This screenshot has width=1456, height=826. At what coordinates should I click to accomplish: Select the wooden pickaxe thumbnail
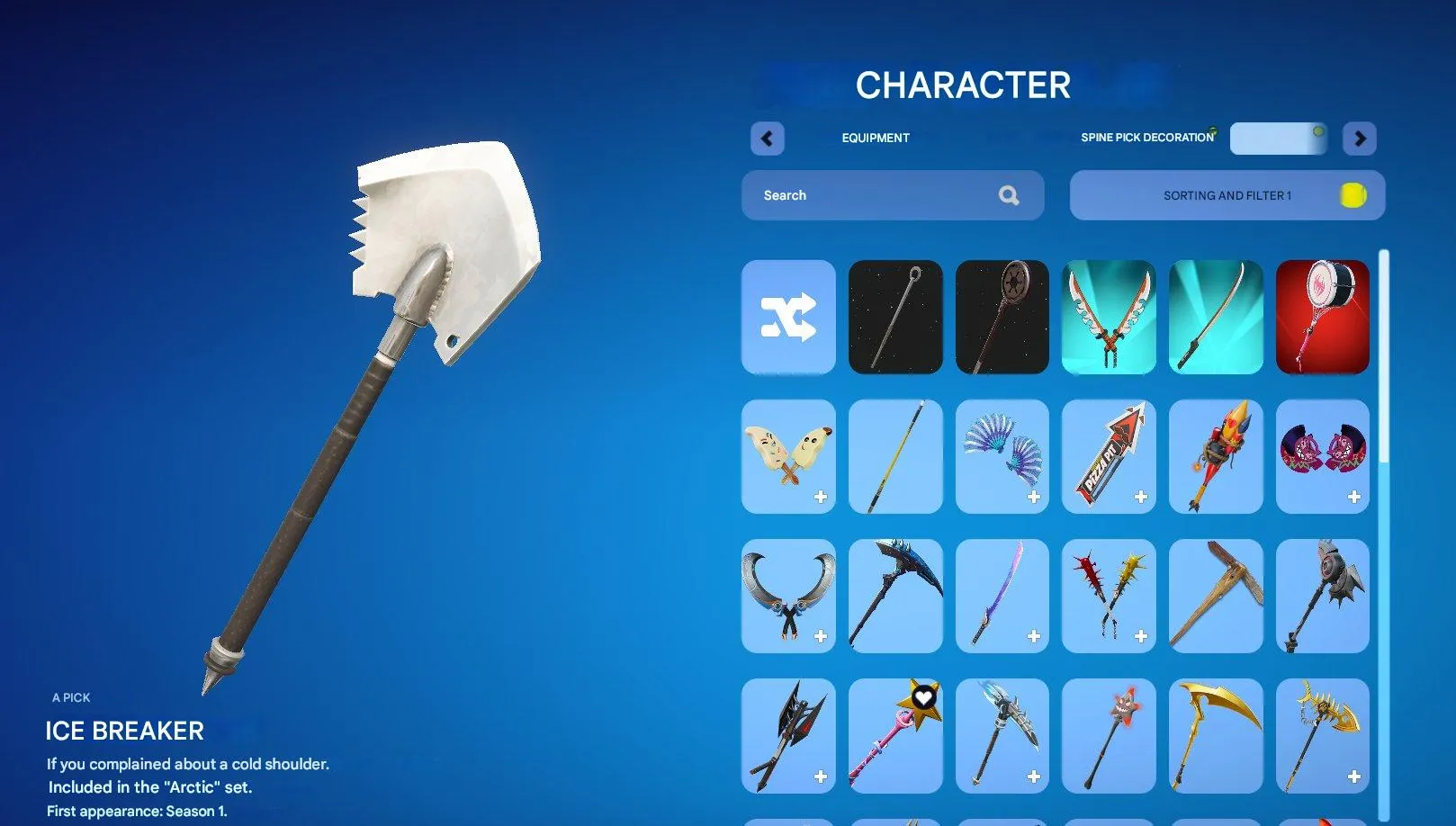pyautogui.click(x=1215, y=596)
